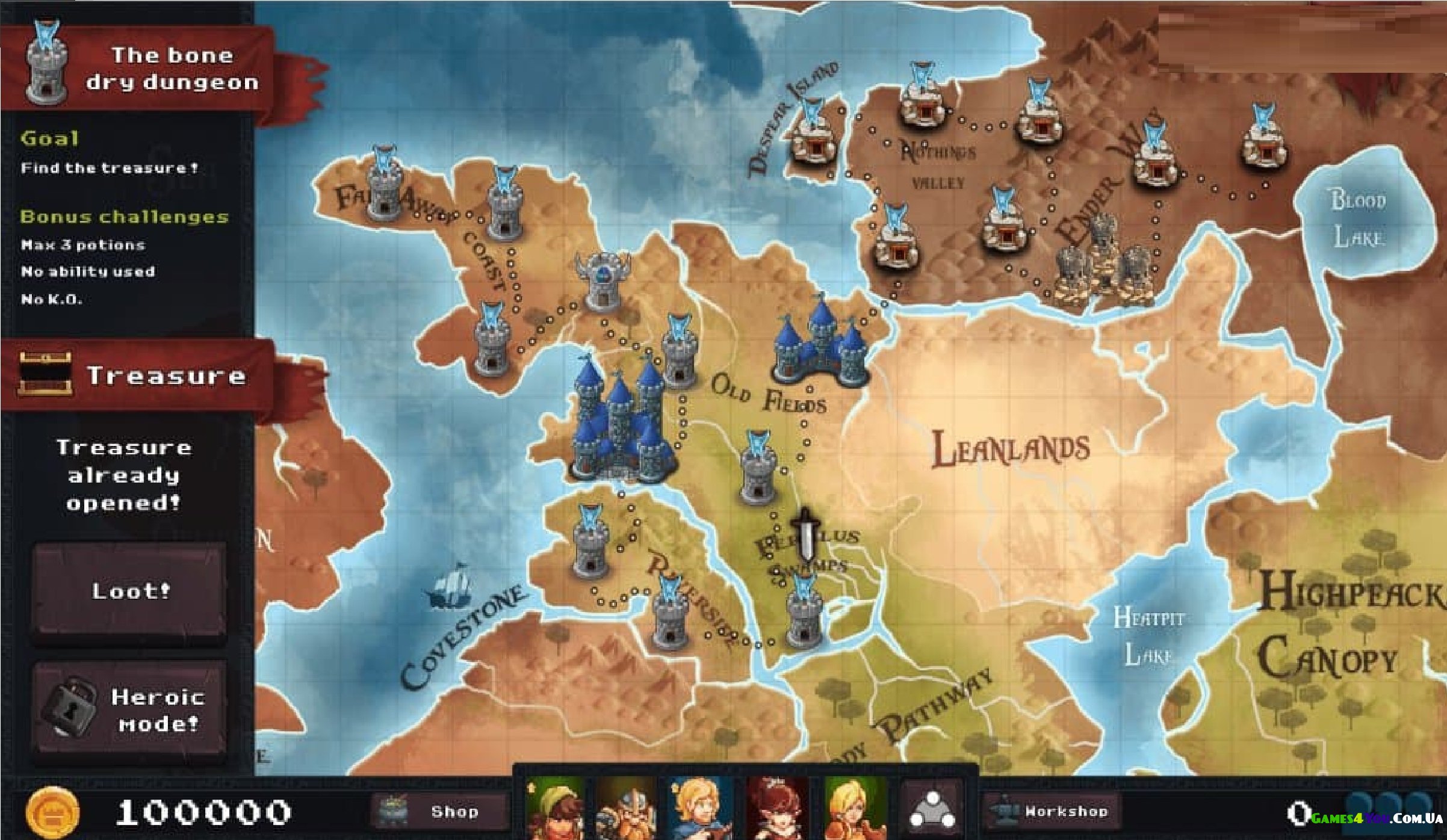Open the party formation triangle icon
Viewport: 1447px width, 840px height.
point(932,809)
